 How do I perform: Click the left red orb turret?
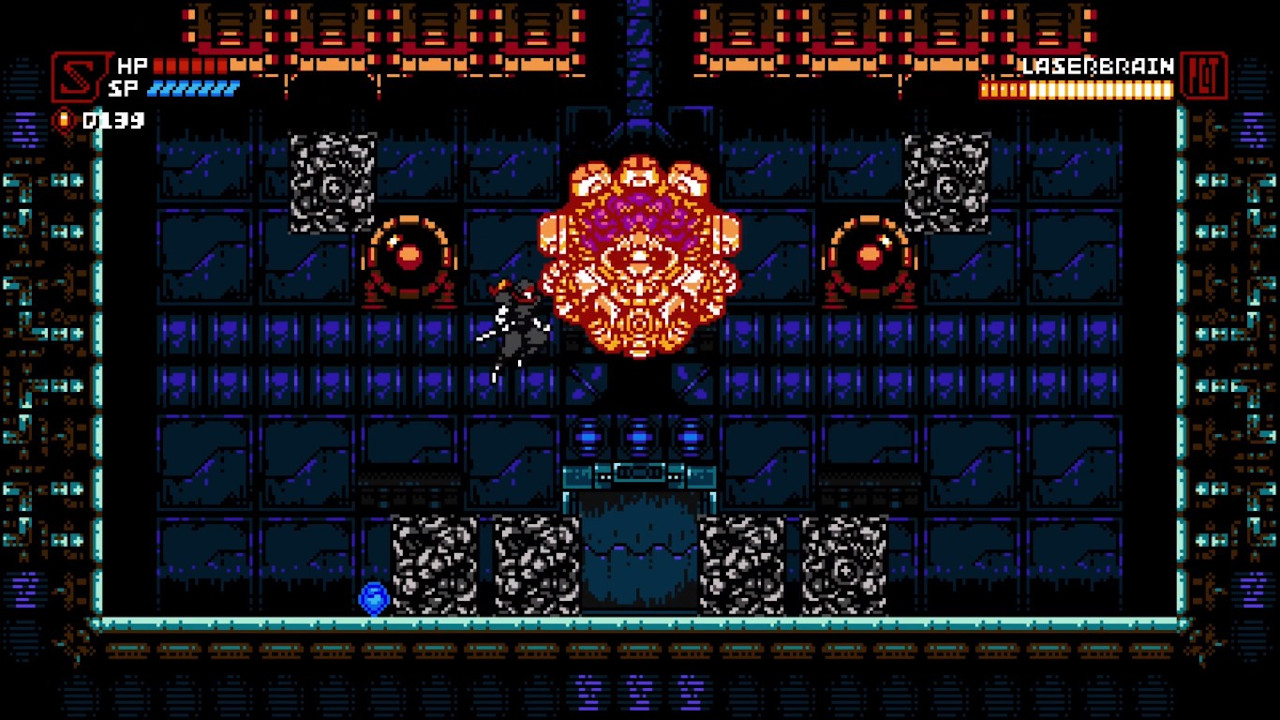(x=410, y=253)
